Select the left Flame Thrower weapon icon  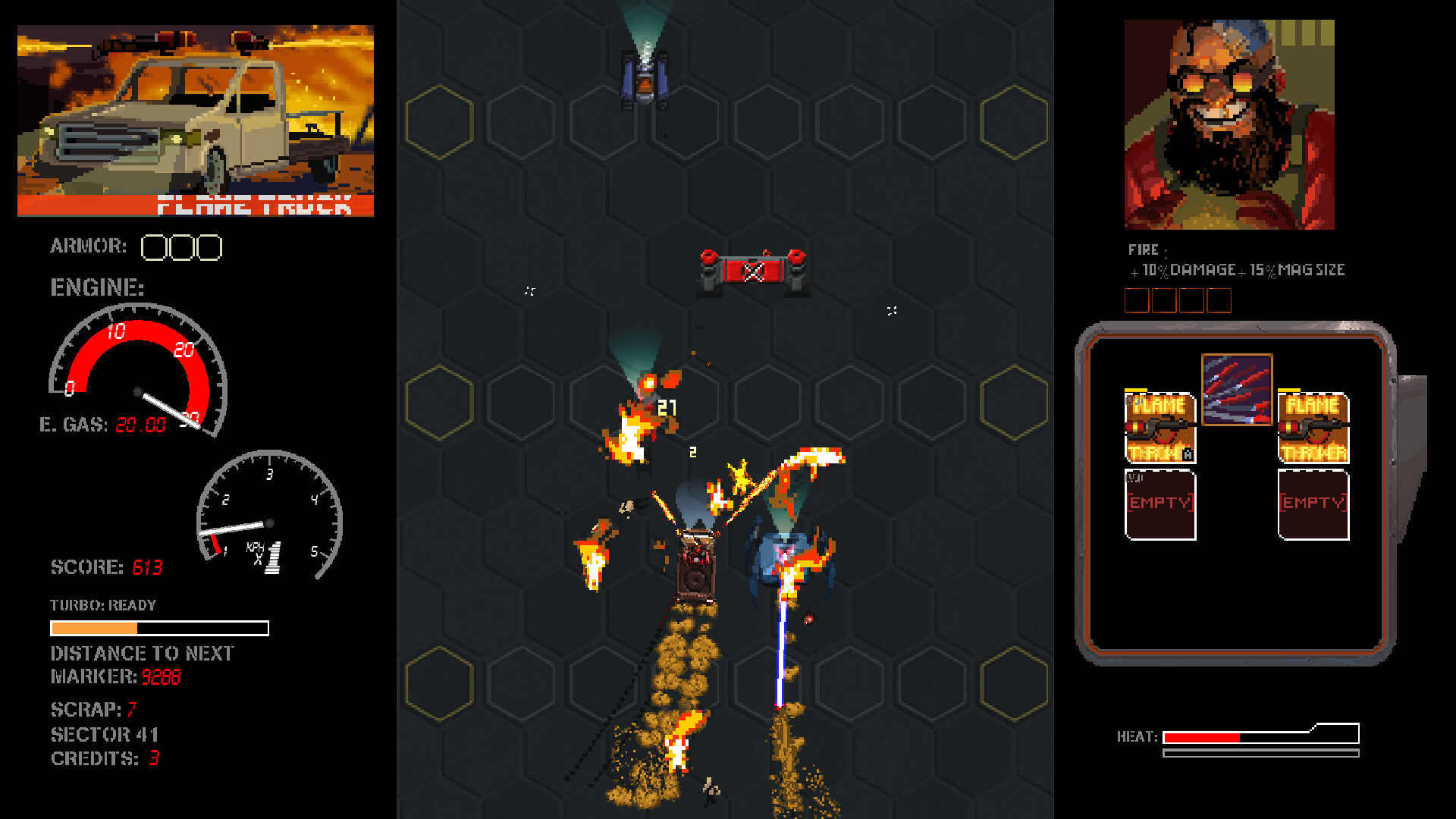click(x=1159, y=428)
